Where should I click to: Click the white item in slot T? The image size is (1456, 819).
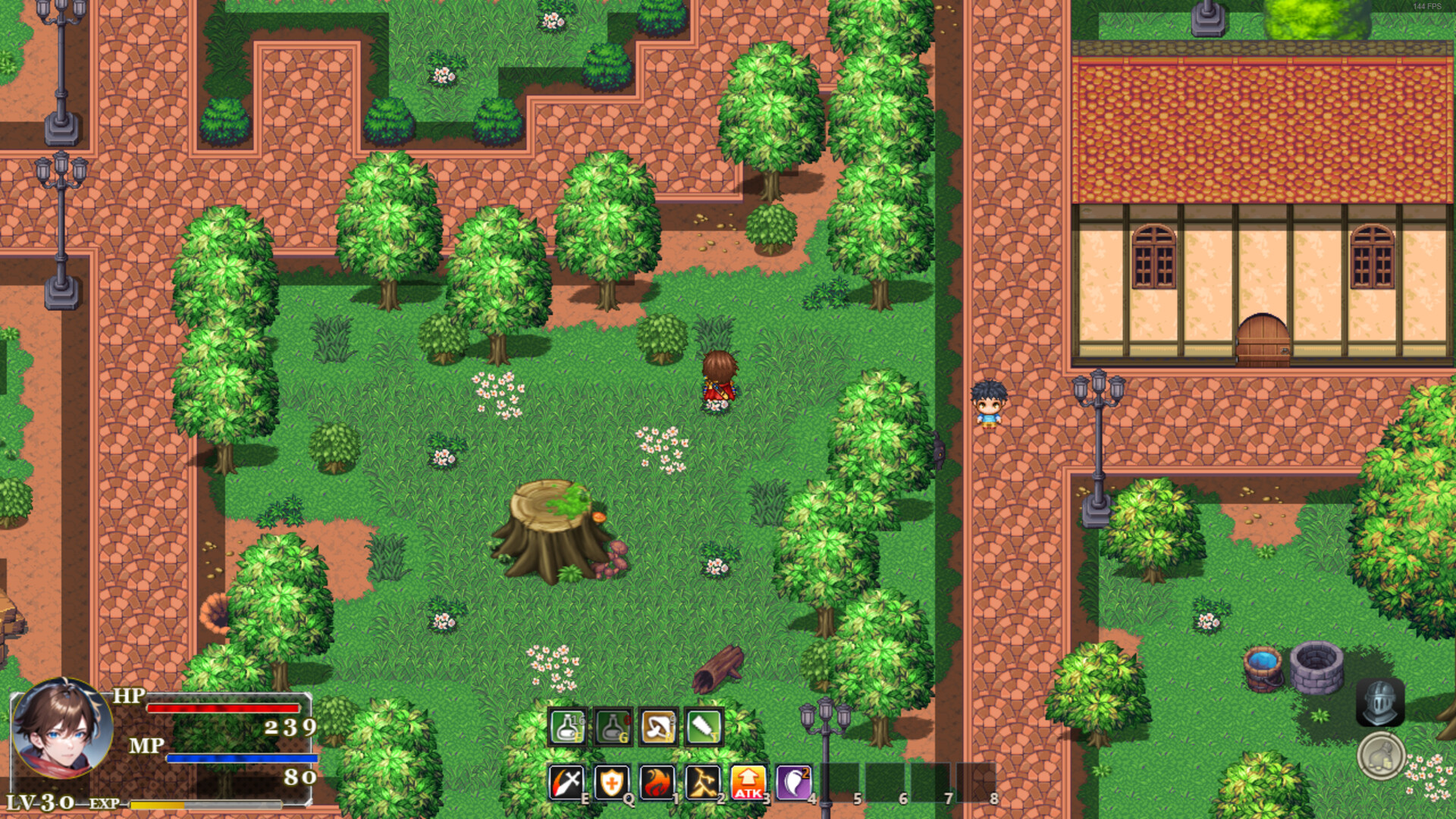(704, 726)
